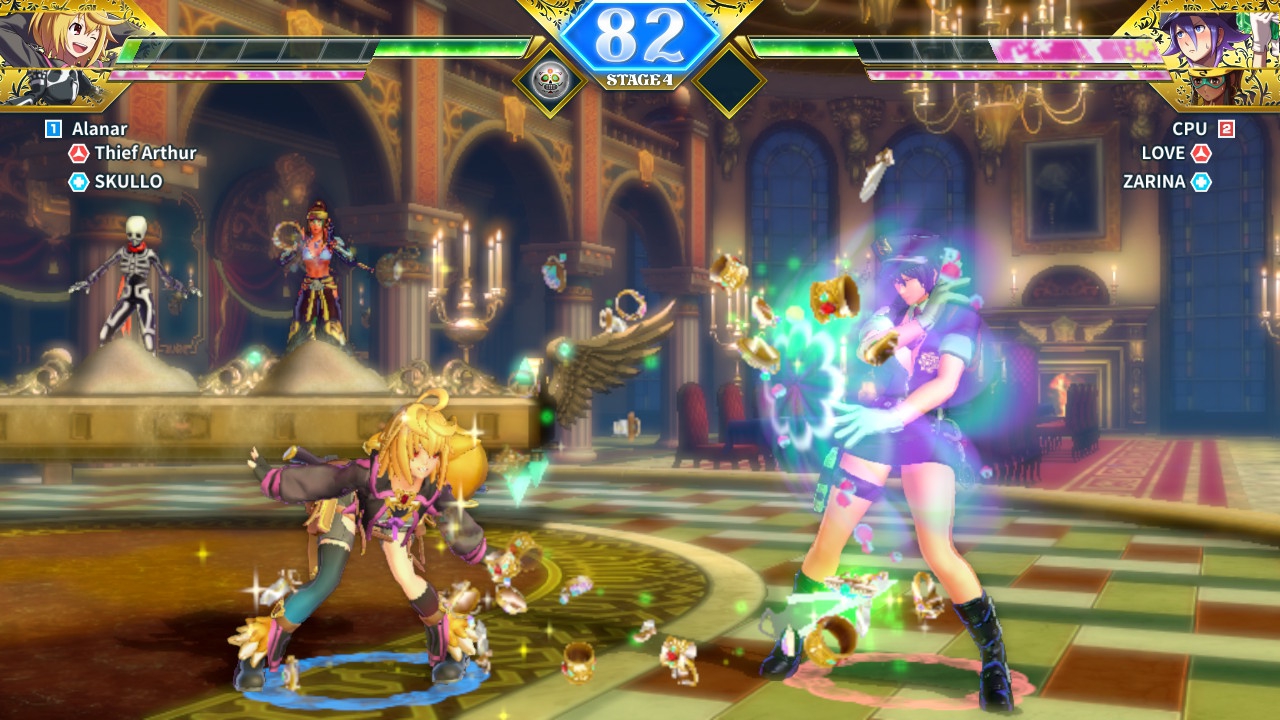
Task: Select the ZARINA partner label
Action: click(x=1153, y=181)
